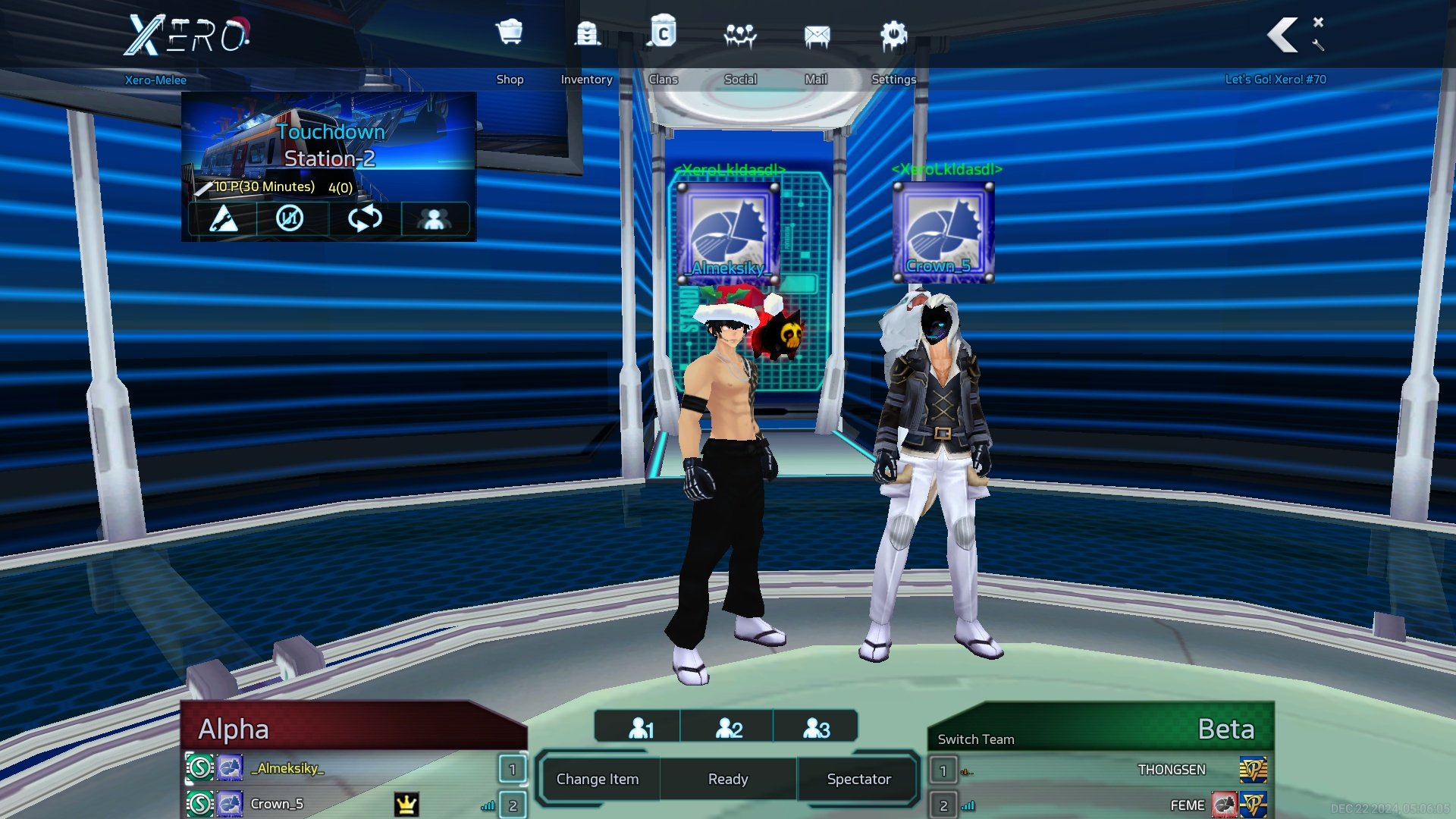This screenshot has height=819, width=1456.
Task: Select Crown_5 in the Alpha list
Action: (278, 804)
